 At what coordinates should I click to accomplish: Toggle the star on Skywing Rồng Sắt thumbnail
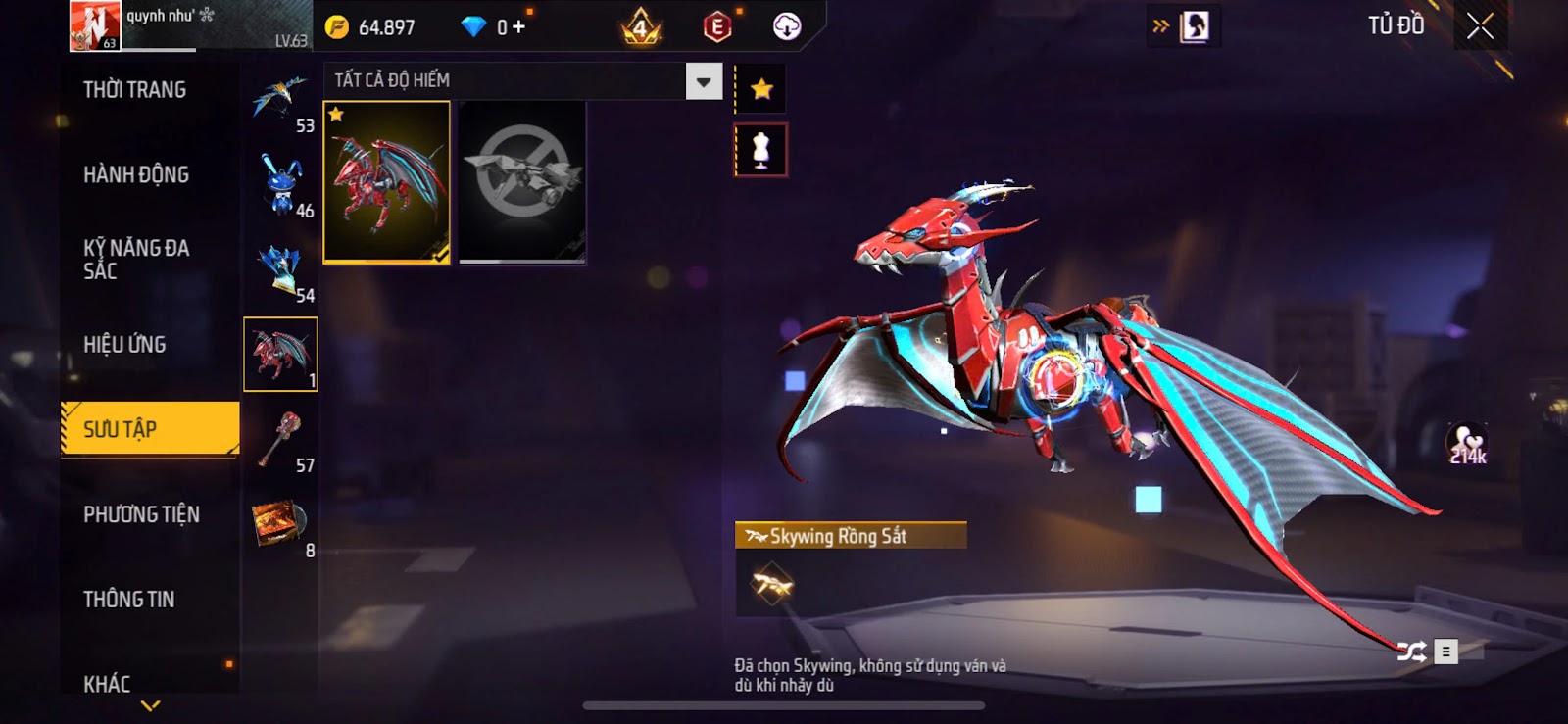[338, 116]
